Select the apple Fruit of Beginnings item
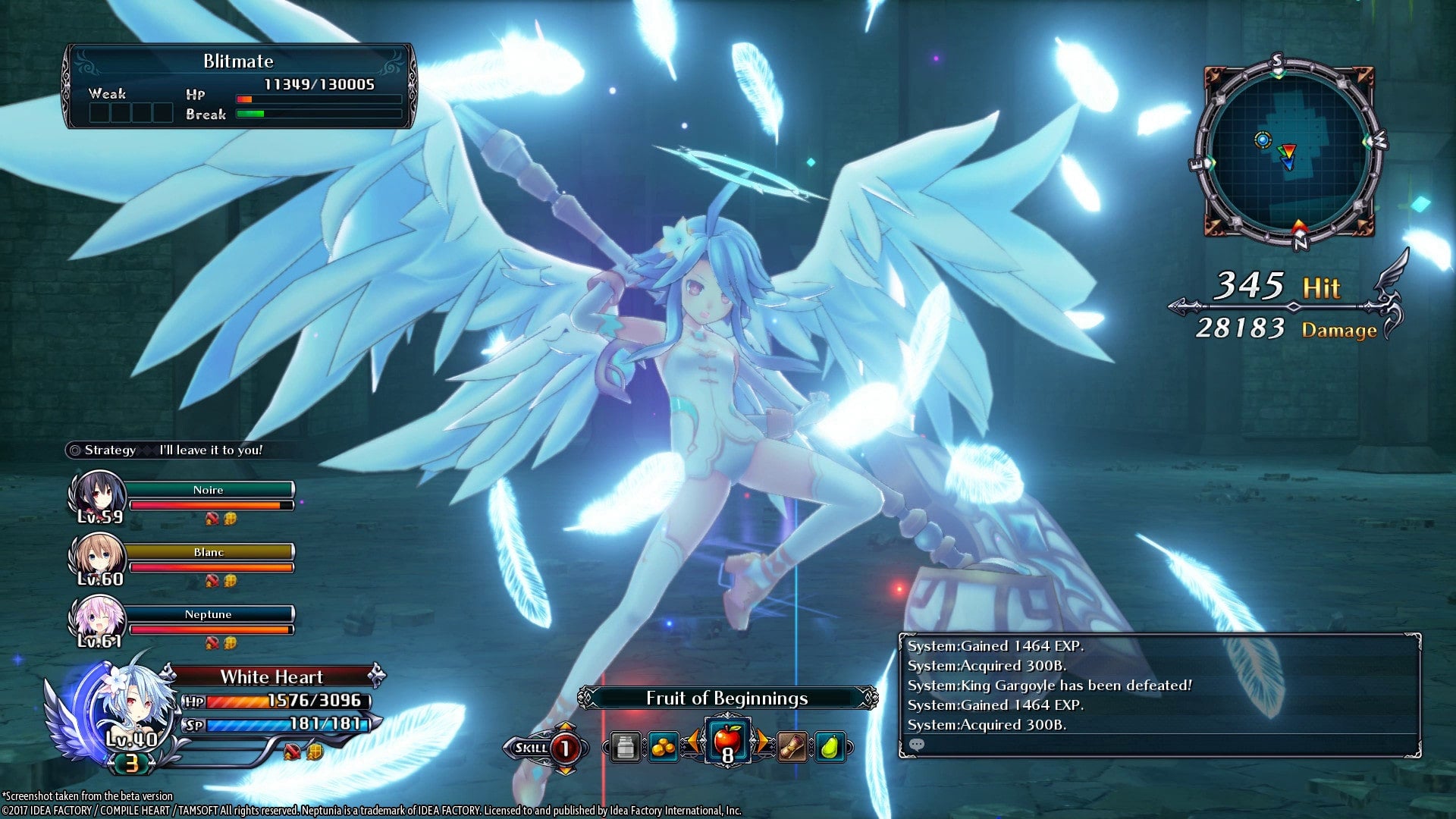 [727, 740]
